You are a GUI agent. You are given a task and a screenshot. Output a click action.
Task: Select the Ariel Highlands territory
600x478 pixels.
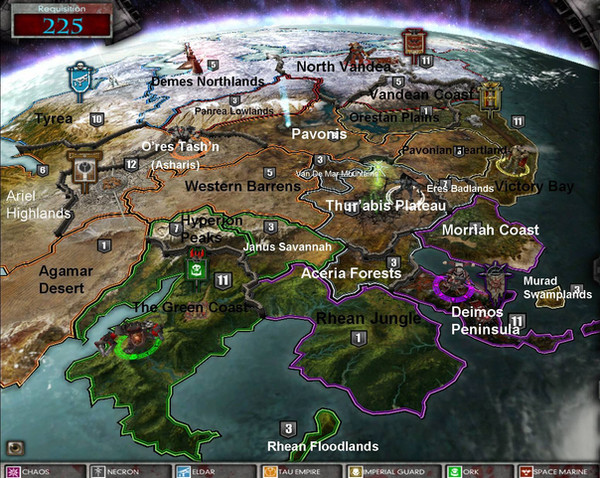(38, 205)
